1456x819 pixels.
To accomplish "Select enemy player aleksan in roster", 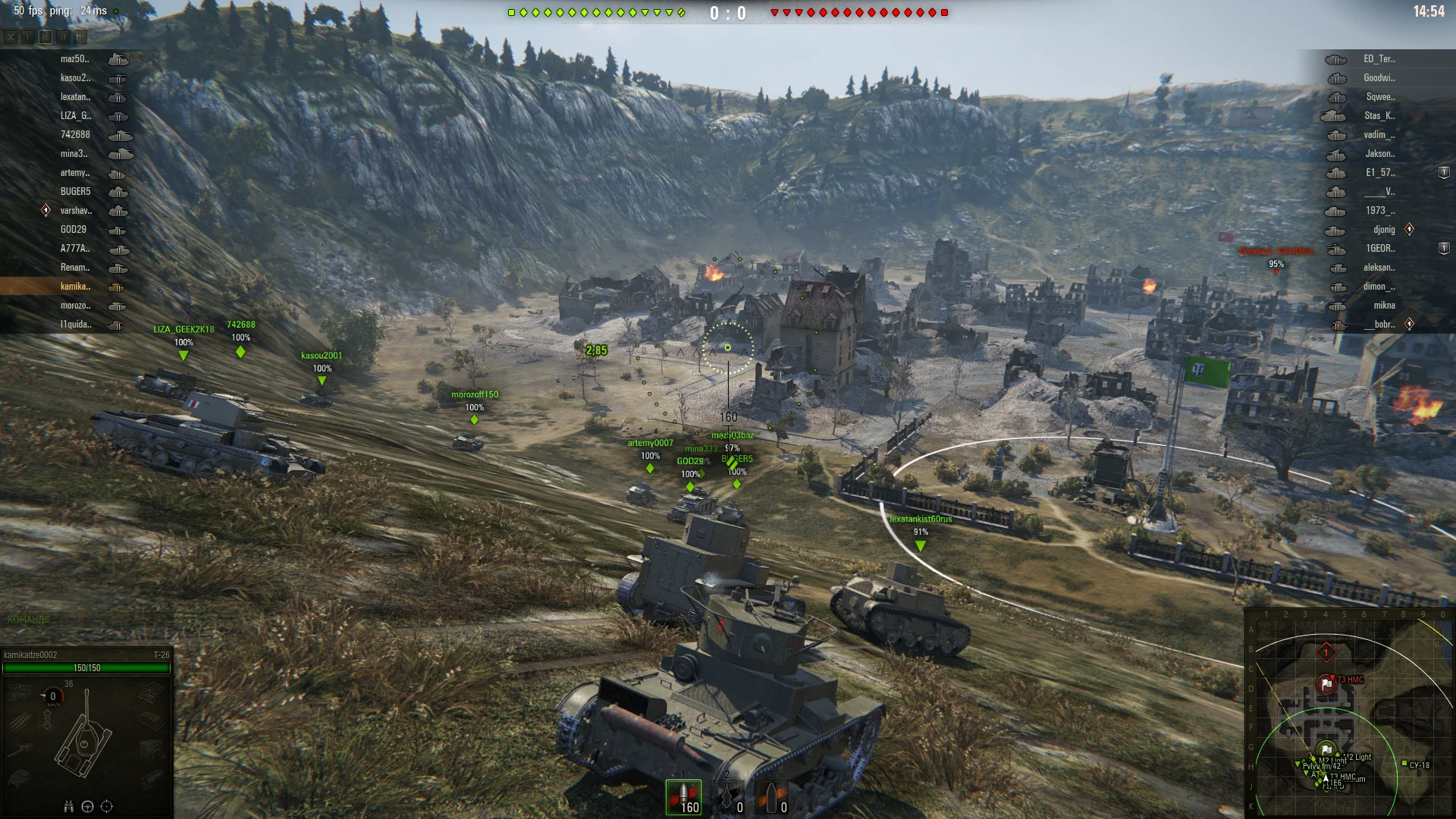I will 1378,268.
